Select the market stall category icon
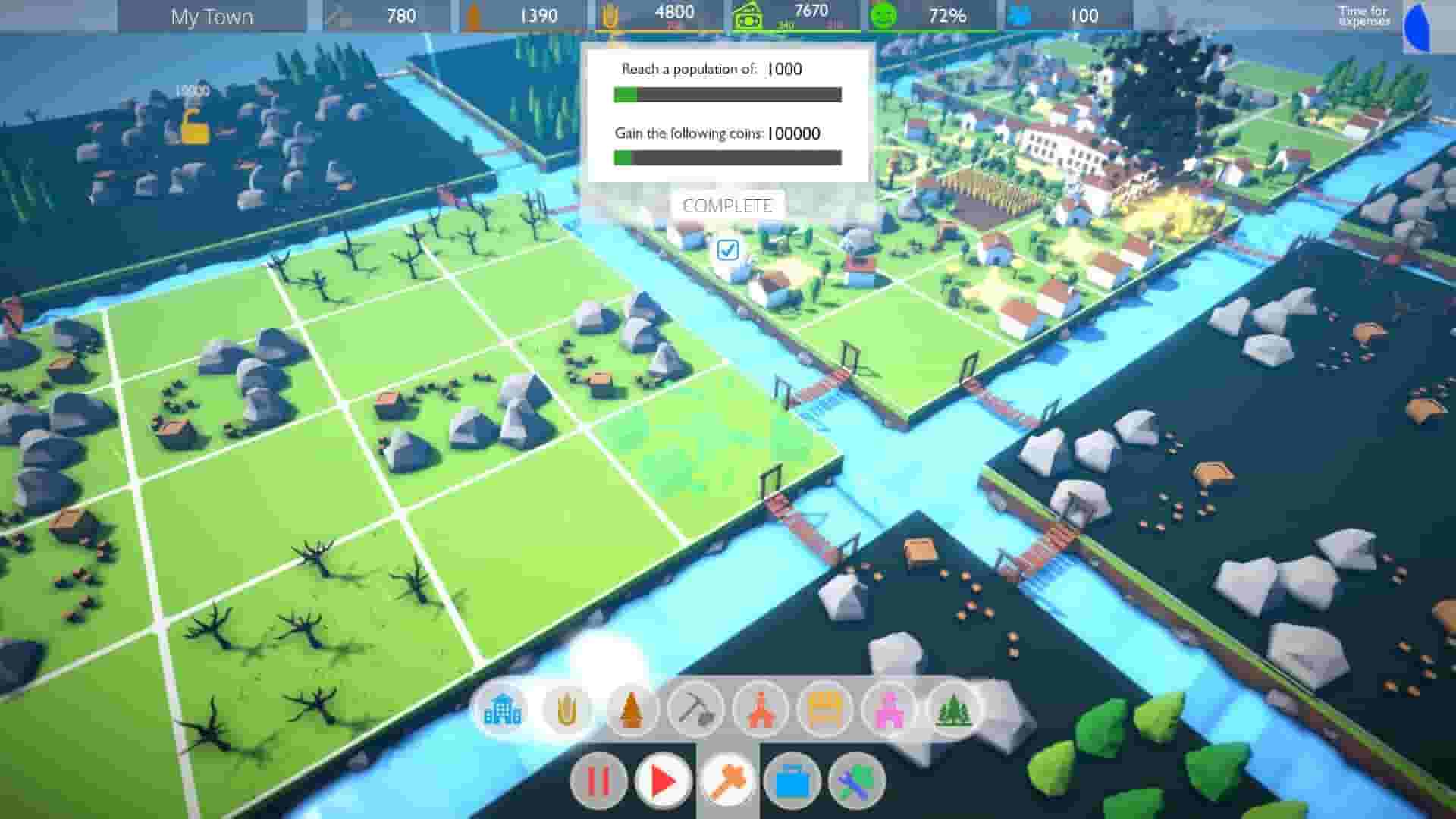 point(827,711)
